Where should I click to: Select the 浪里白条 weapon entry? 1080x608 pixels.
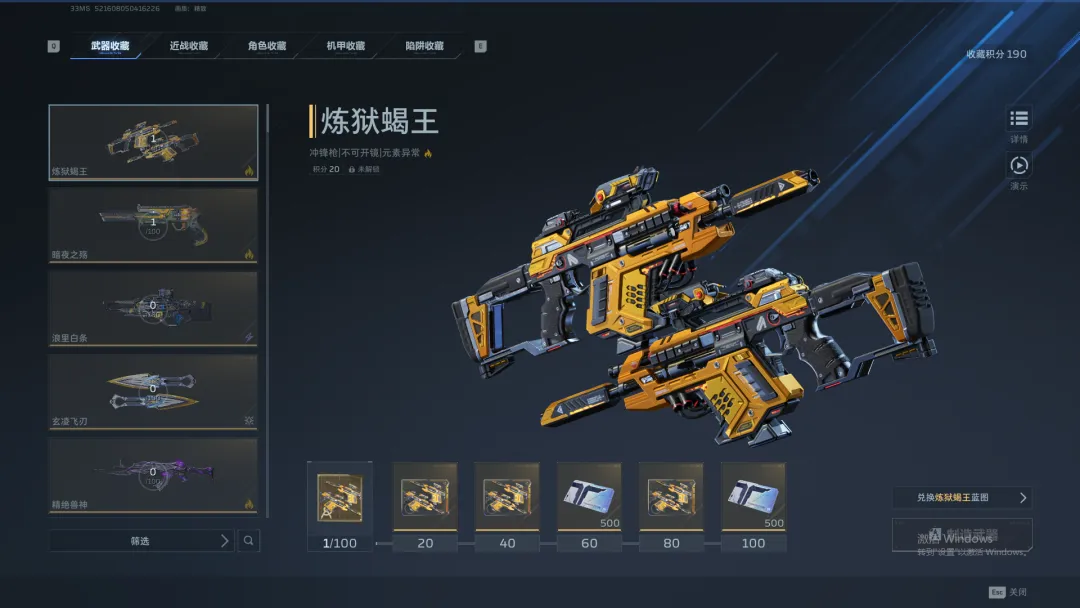tap(153, 309)
